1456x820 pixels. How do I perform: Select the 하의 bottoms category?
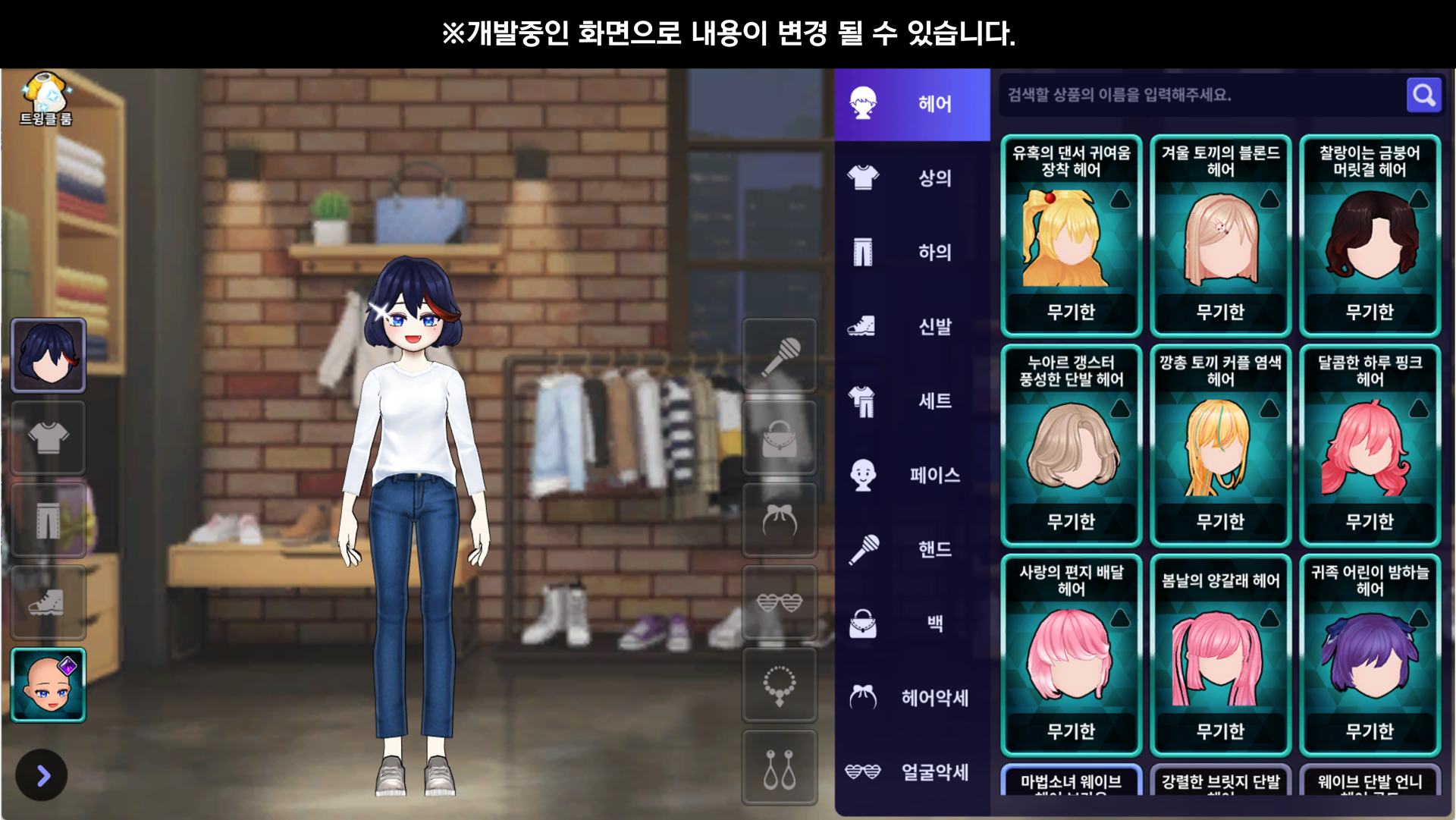[912, 252]
